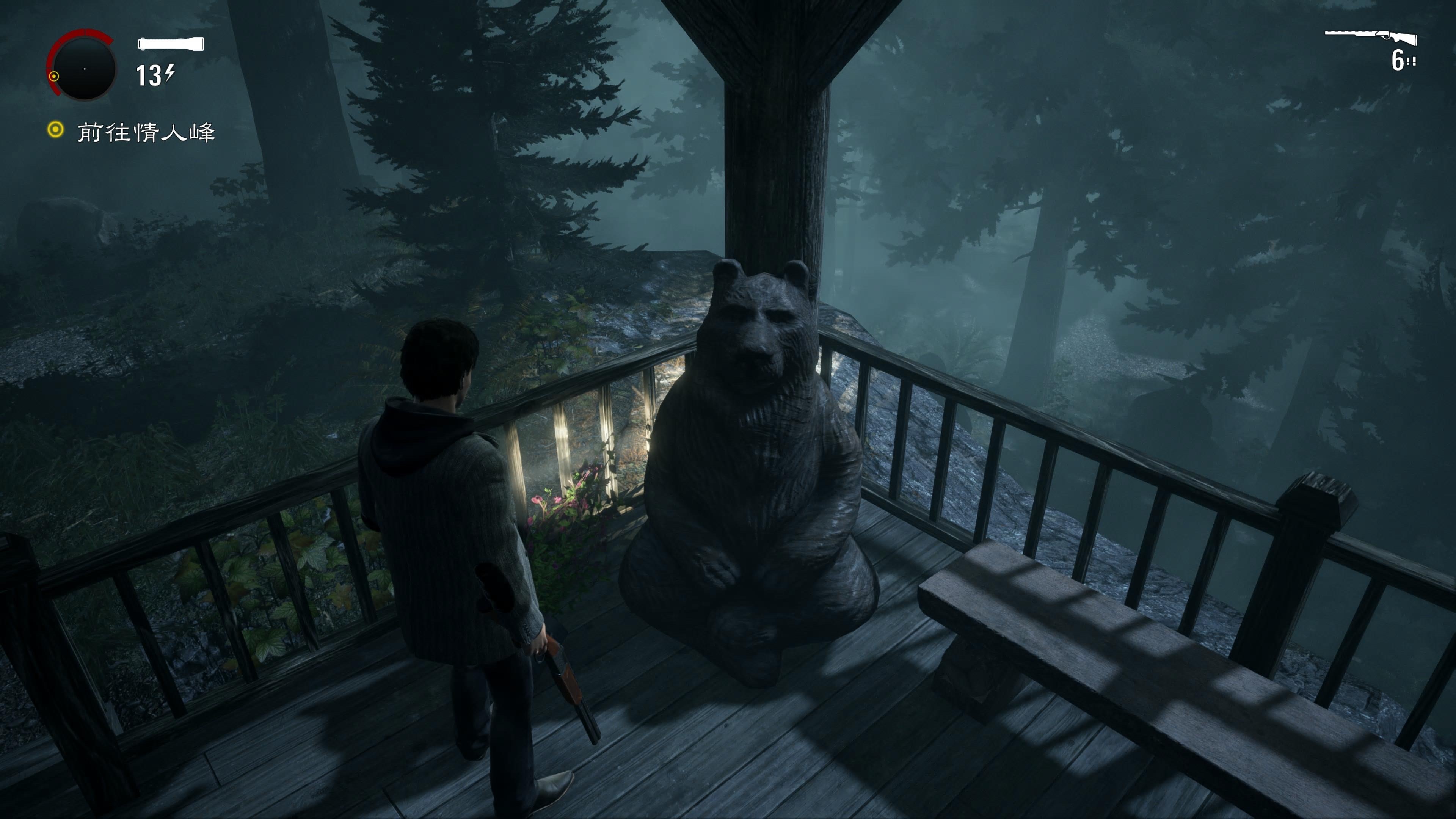The height and width of the screenshot is (819, 1456).
Task: Select the flashlight icon
Action: coord(171,44)
